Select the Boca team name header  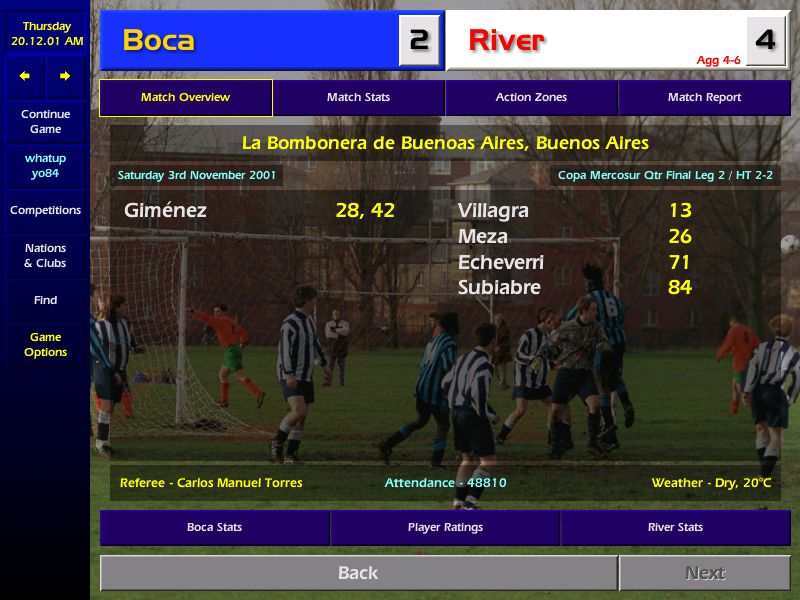point(159,40)
